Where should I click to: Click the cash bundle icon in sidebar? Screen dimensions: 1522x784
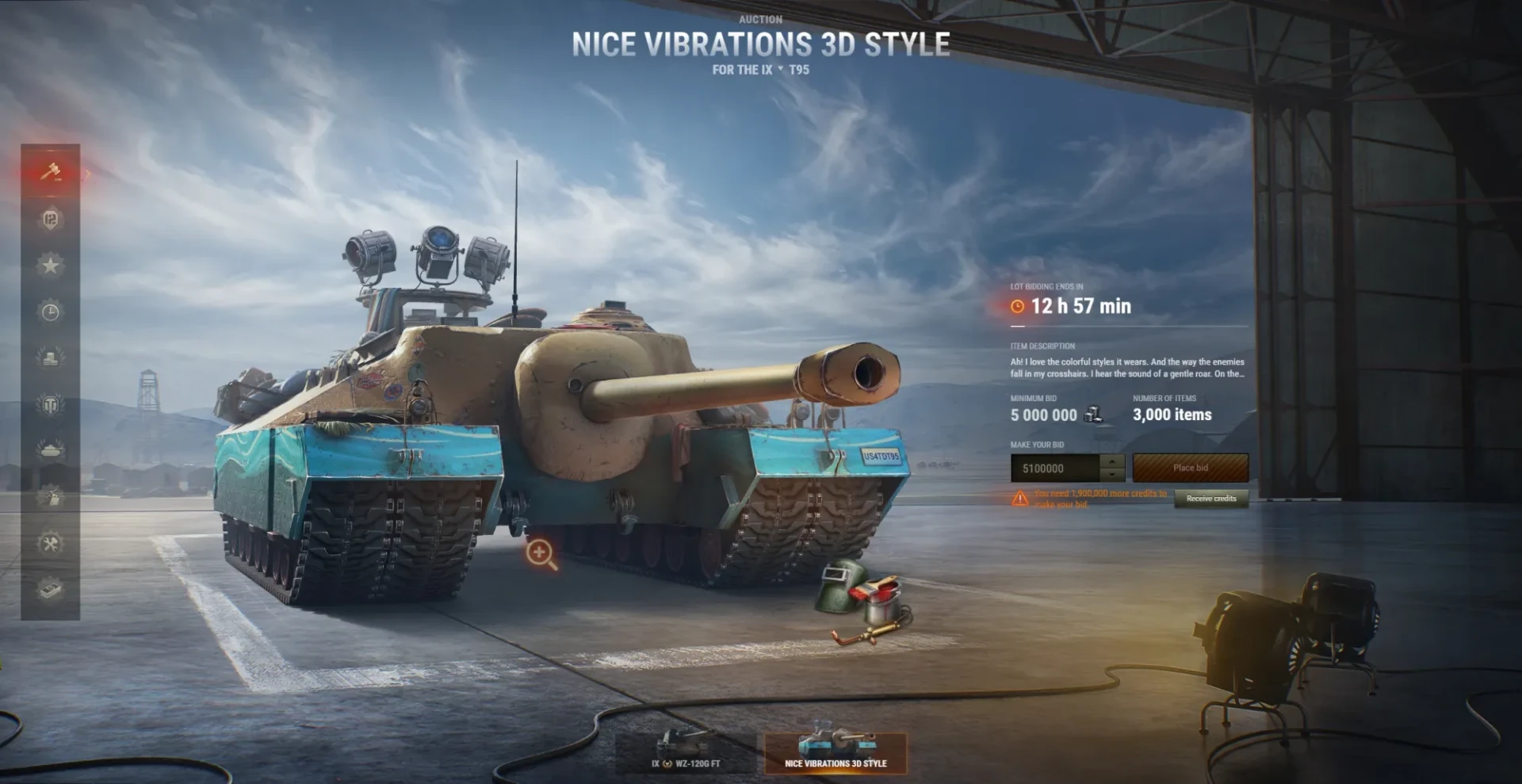coord(50,590)
